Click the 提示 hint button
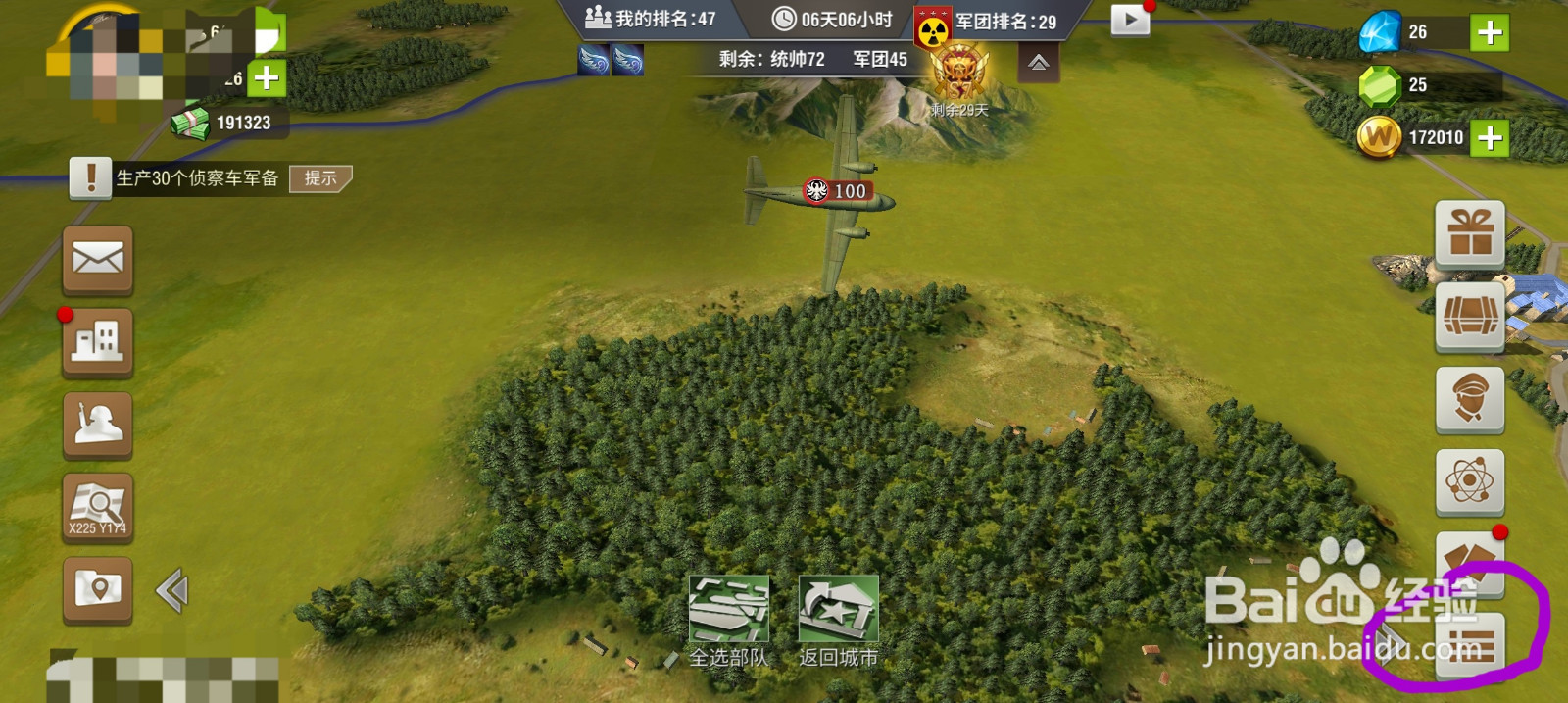The width and height of the screenshot is (1568, 703). [x=320, y=178]
